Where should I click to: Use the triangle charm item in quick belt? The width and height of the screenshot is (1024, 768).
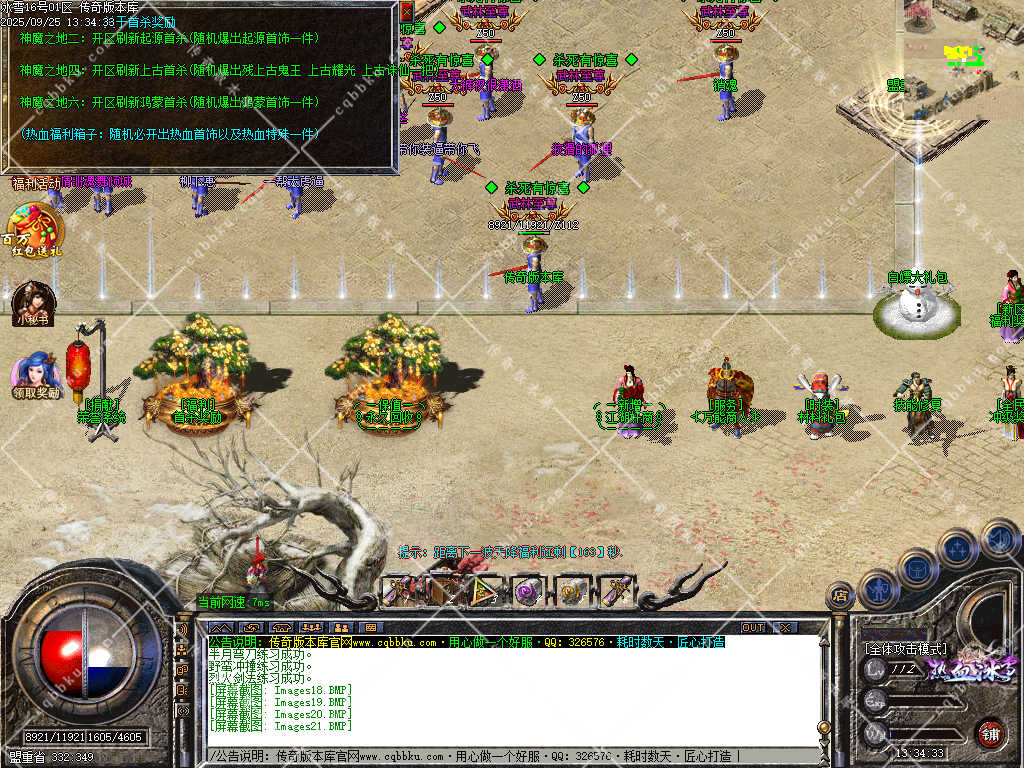[x=485, y=592]
